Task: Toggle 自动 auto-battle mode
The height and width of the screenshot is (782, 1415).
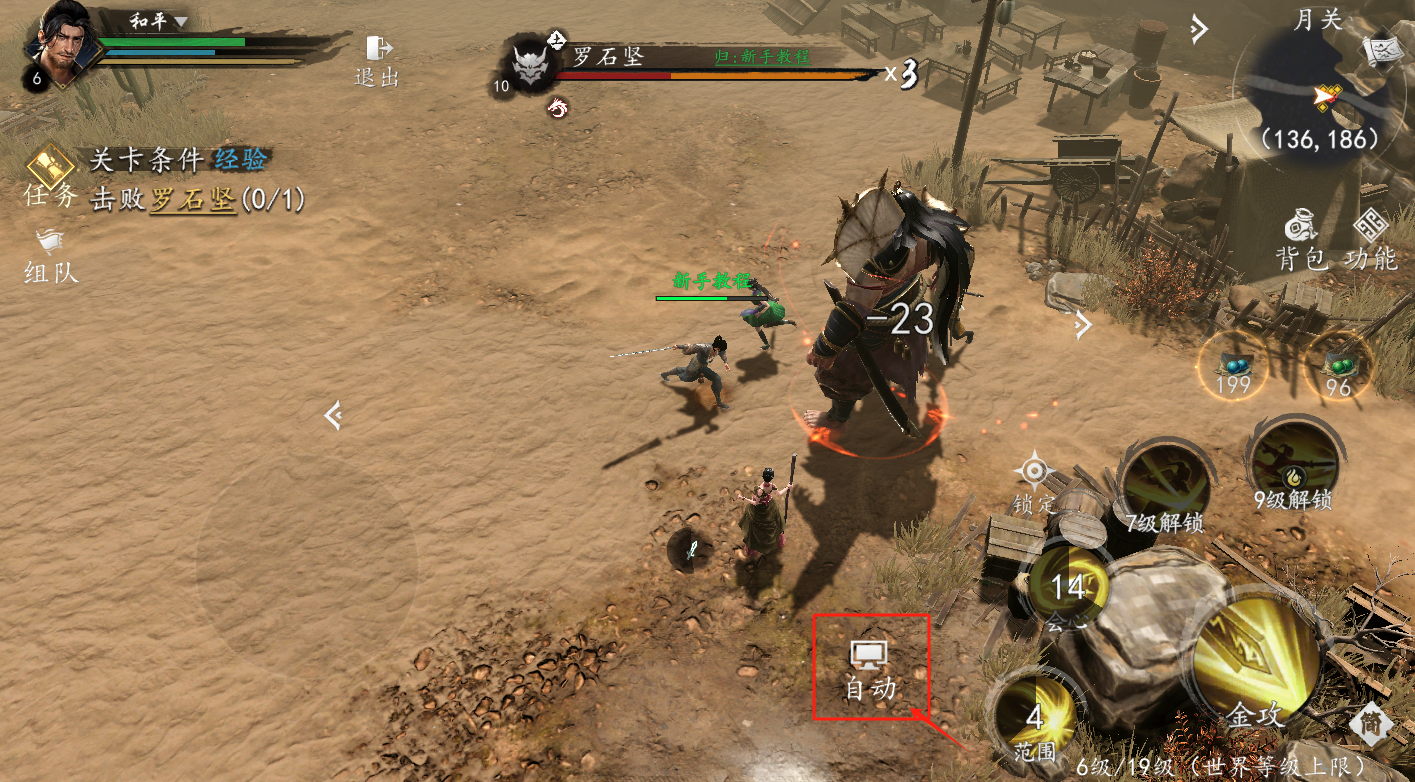Action: pyautogui.click(x=871, y=668)
